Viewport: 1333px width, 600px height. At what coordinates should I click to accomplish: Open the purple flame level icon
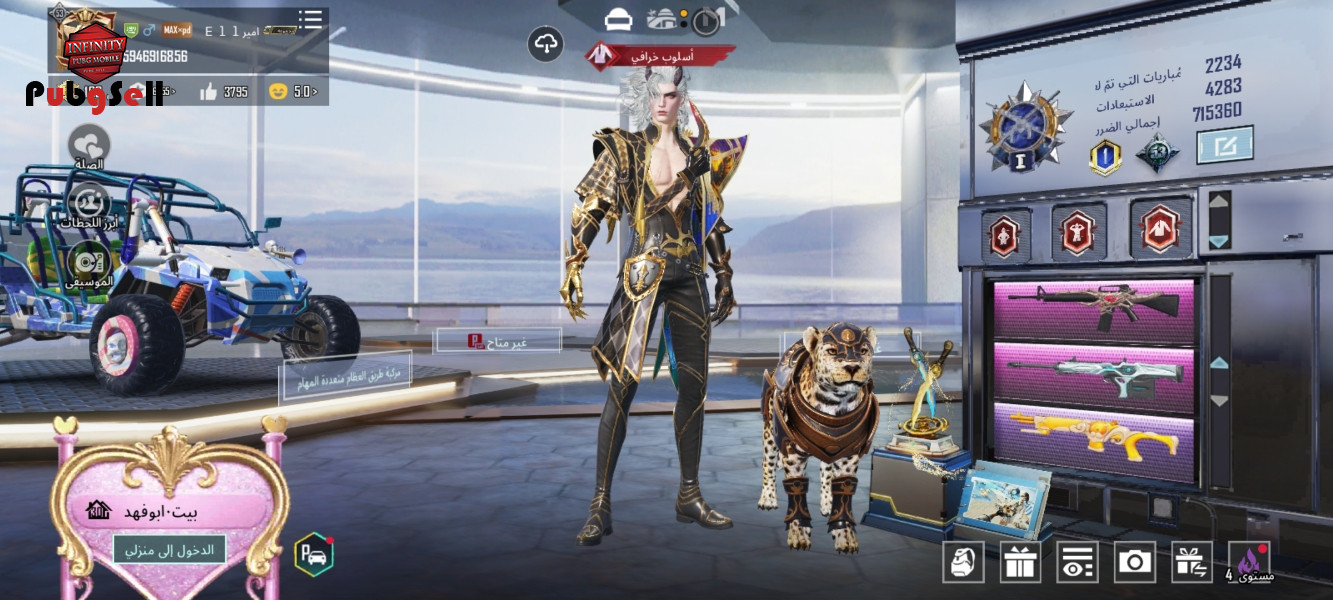click(x=1250, y=562)
